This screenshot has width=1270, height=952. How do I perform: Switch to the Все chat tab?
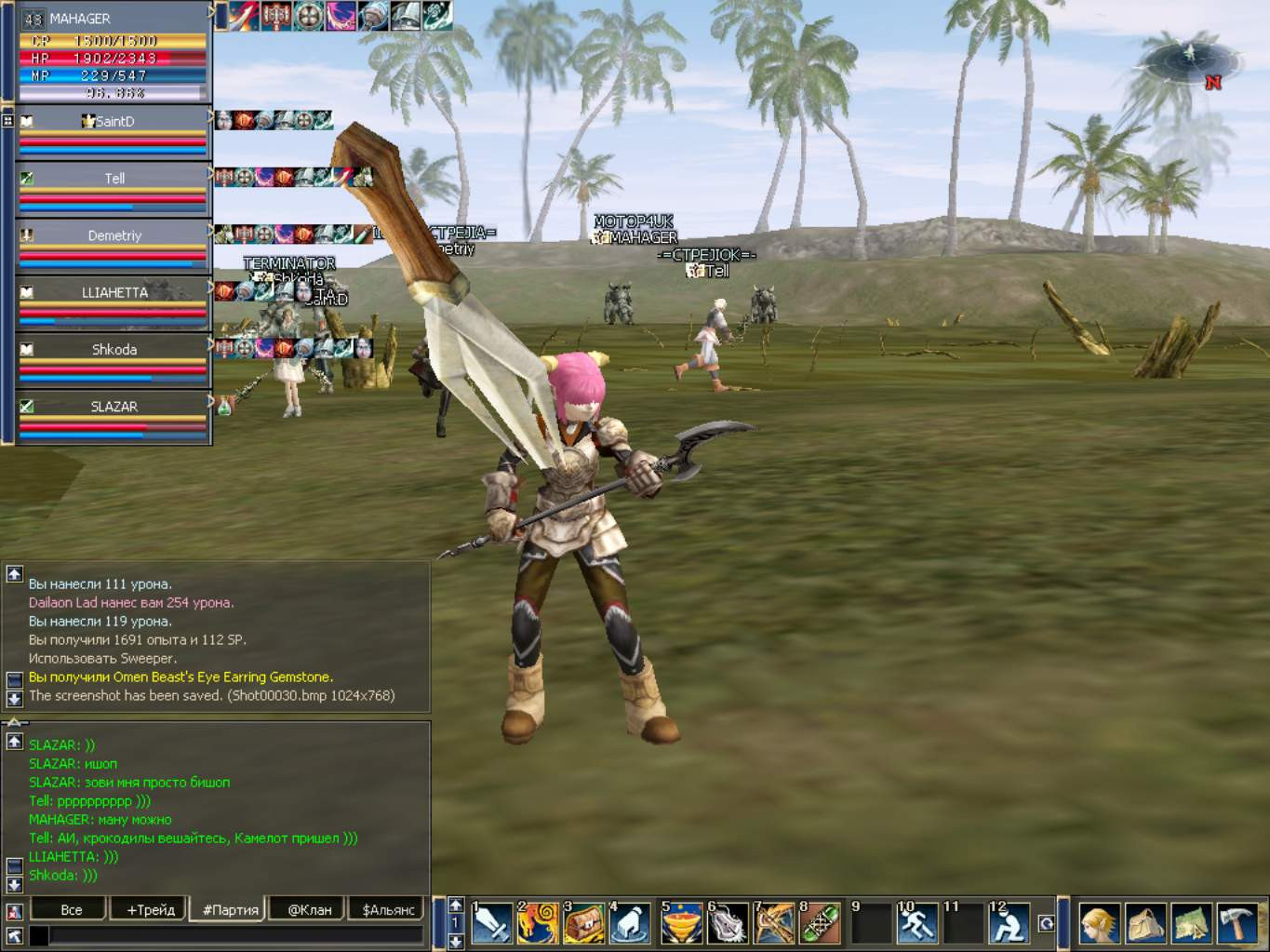(x=71, y=909)
